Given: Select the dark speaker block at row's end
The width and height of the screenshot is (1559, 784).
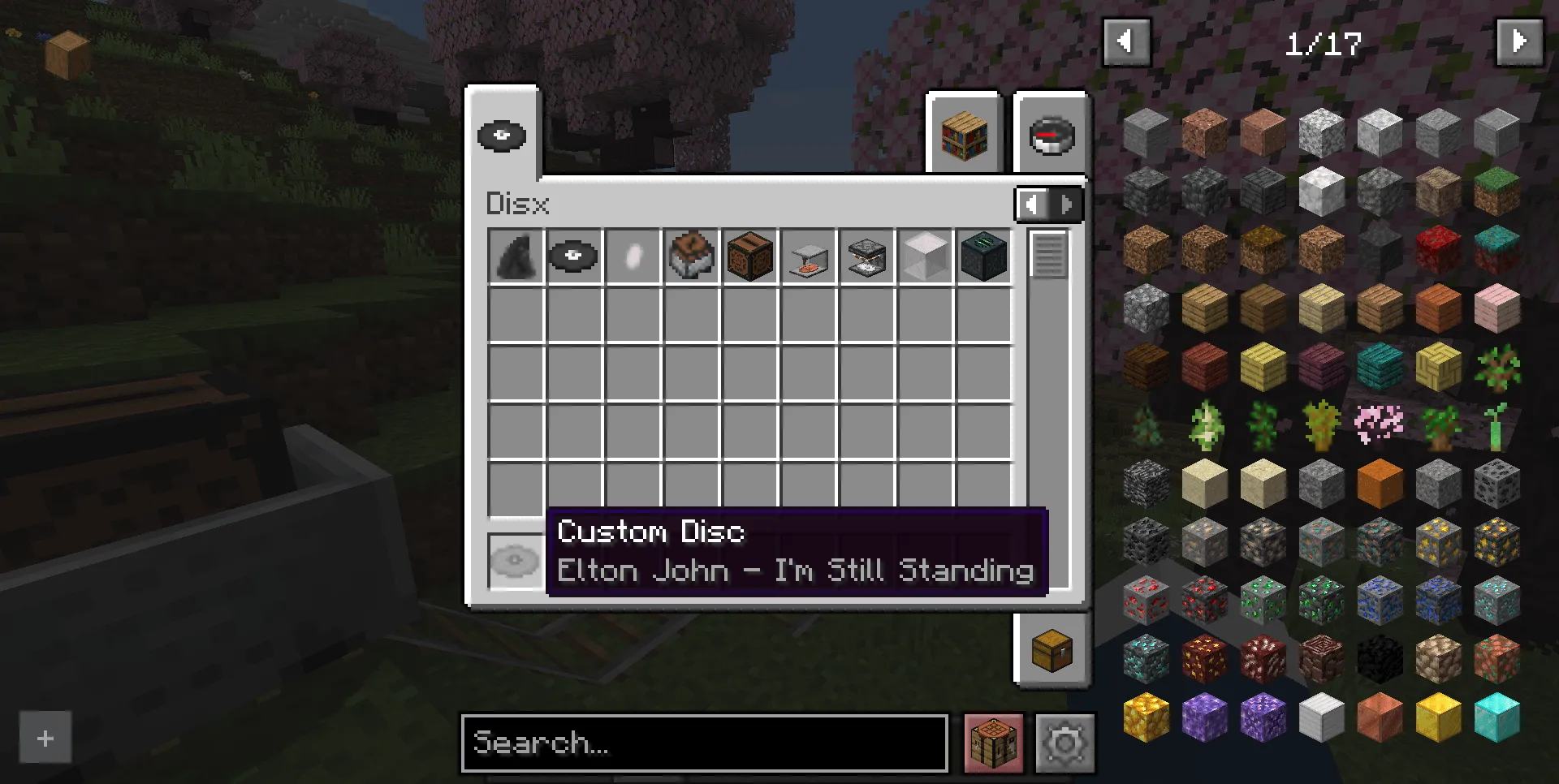Looking at the screenshot, I should point(983,256).
